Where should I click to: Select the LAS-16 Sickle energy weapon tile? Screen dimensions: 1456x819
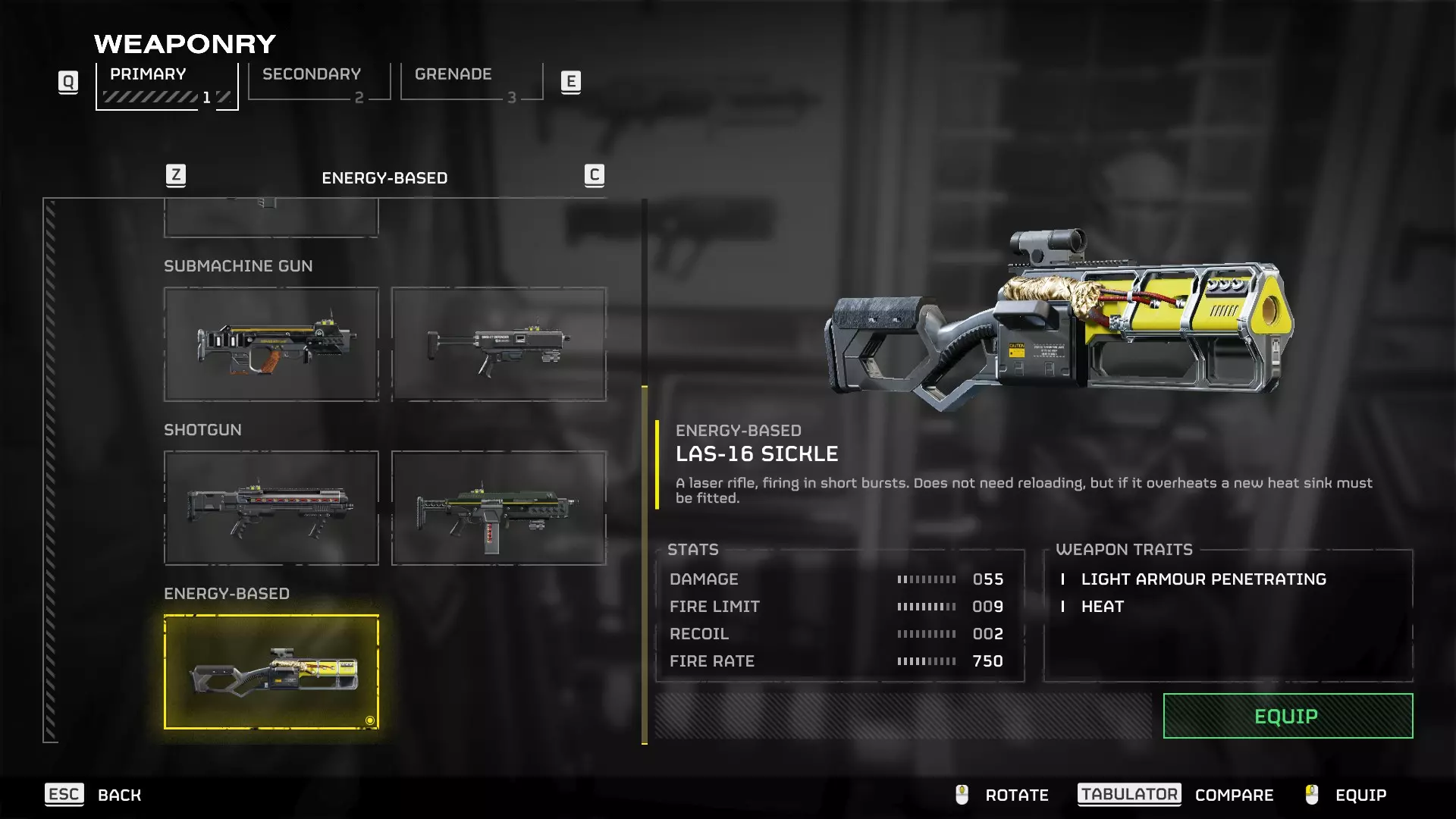coord(271,672)
